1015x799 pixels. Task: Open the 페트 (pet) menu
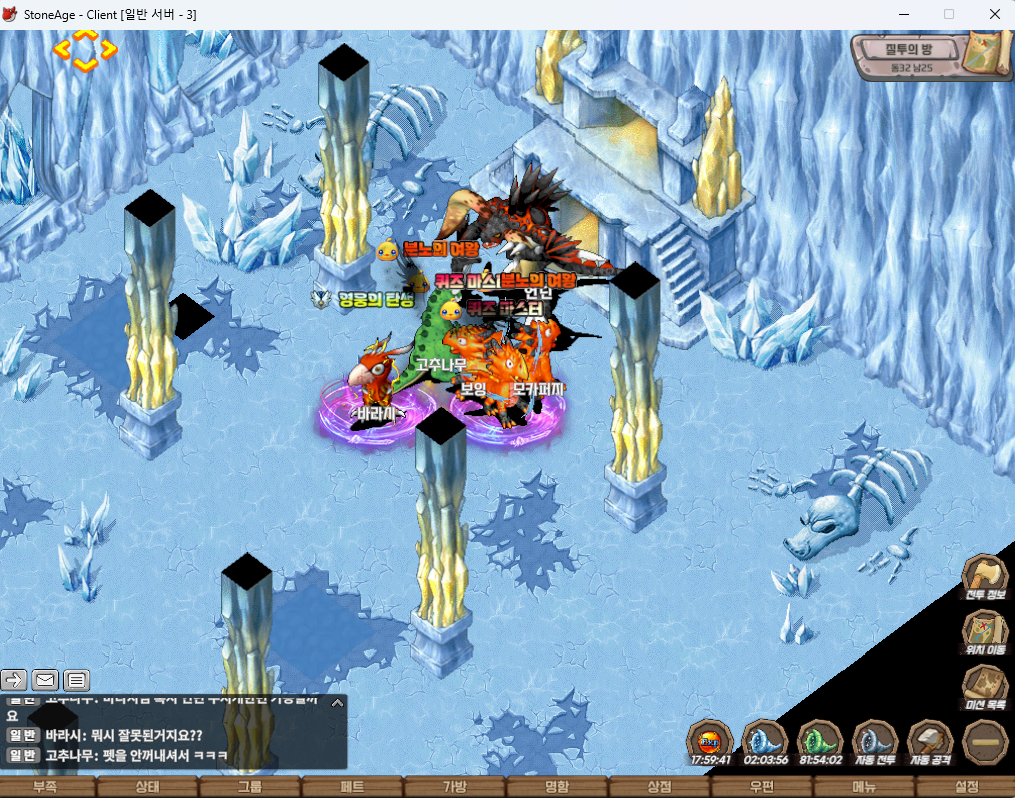(352, 787)
